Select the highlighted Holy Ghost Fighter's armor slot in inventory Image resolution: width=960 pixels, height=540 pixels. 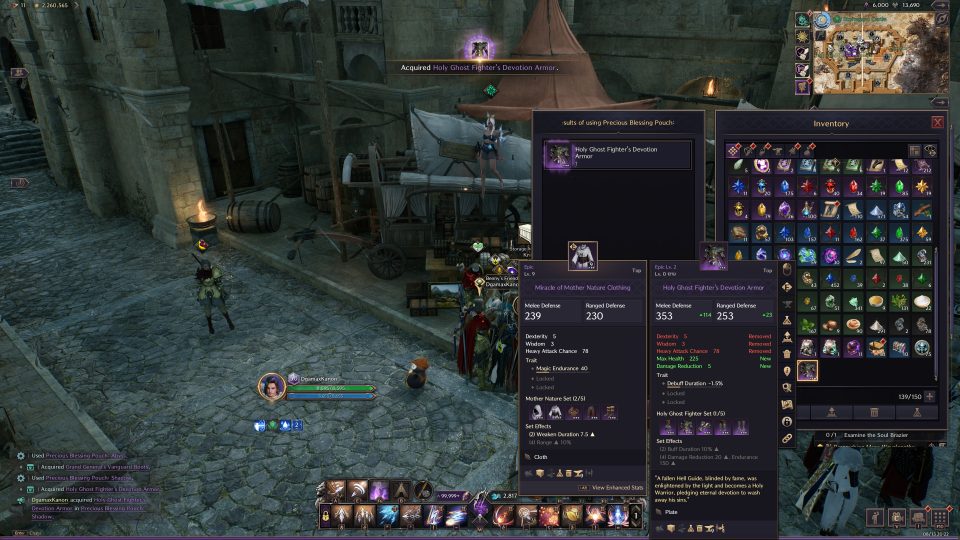pyautogui.click(x=807, y=371)
